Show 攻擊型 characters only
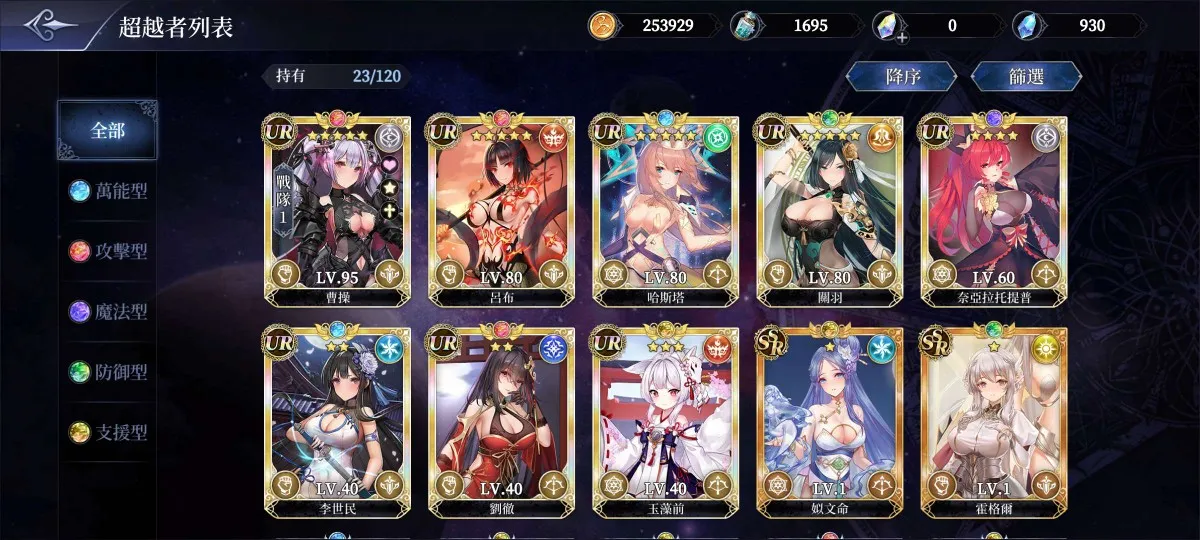 coord(108,251)
